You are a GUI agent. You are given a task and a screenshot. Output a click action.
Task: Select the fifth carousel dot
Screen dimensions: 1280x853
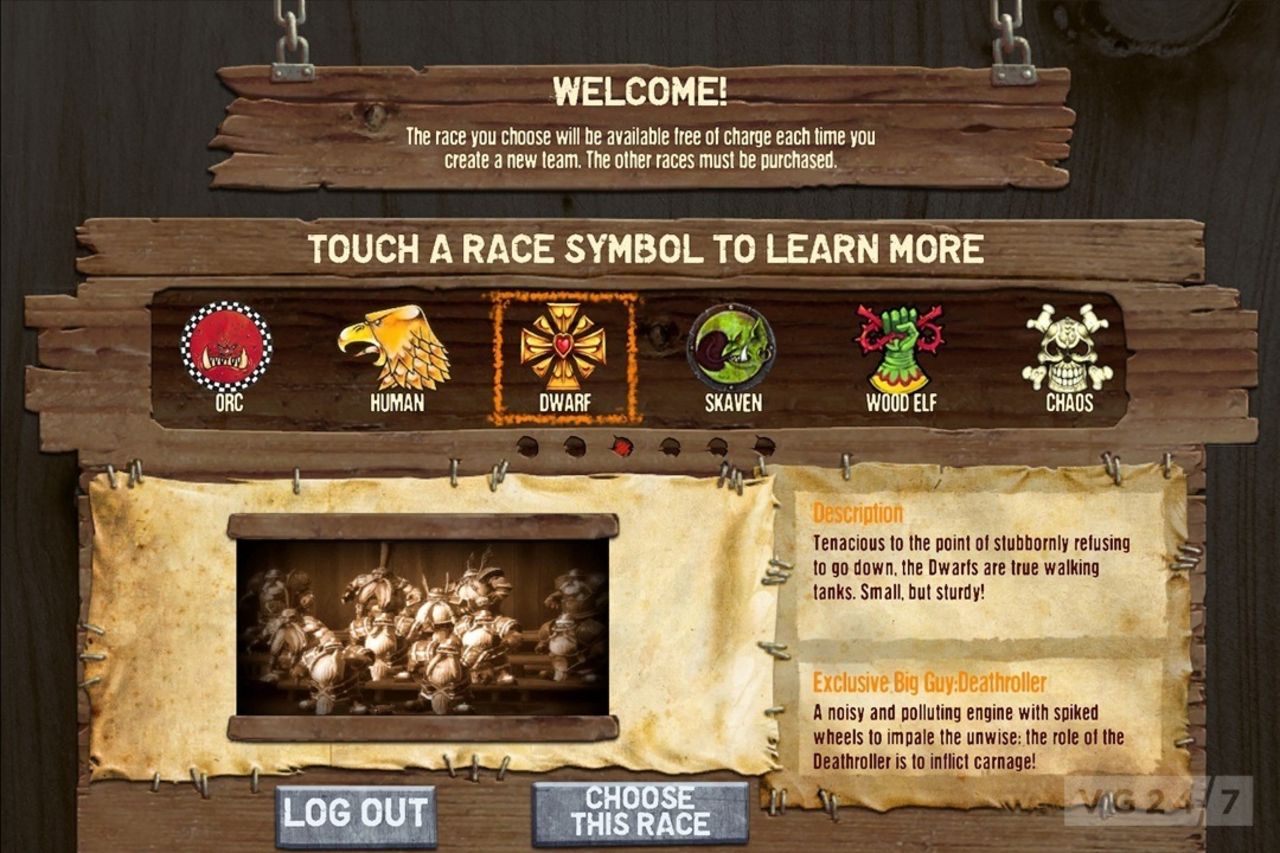[718, 447]
